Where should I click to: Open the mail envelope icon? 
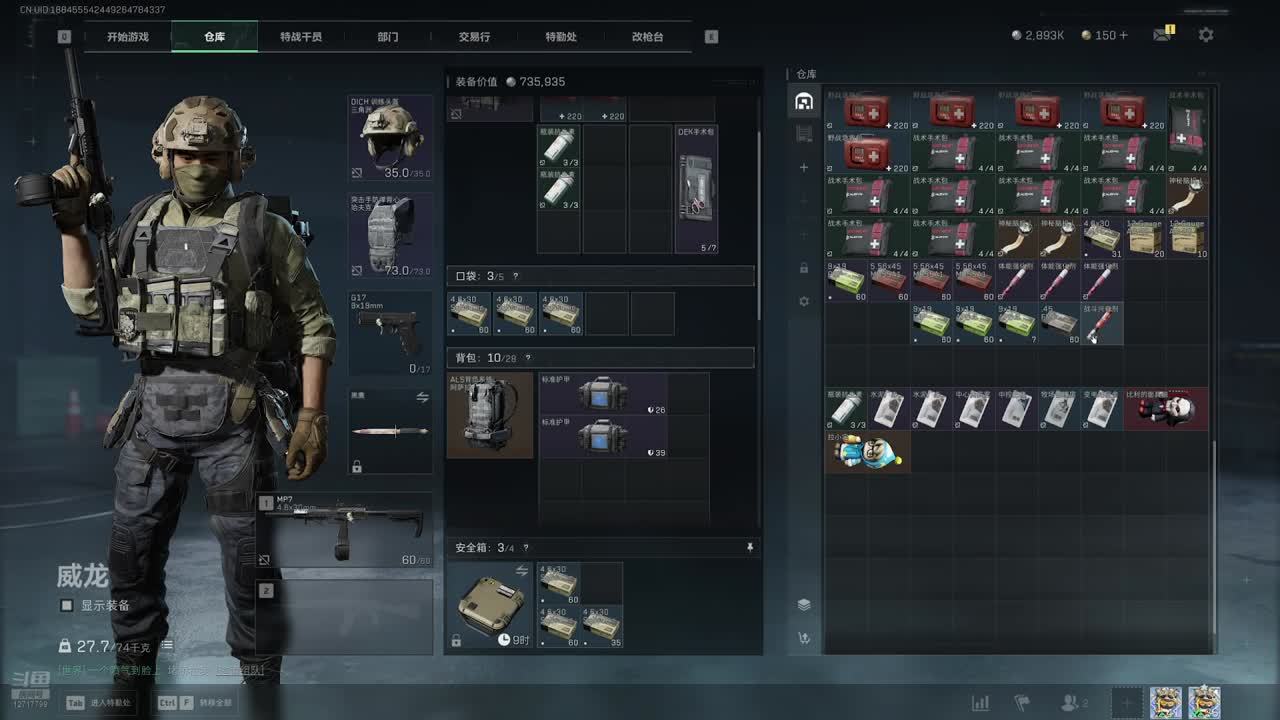tap(1162, 35)
